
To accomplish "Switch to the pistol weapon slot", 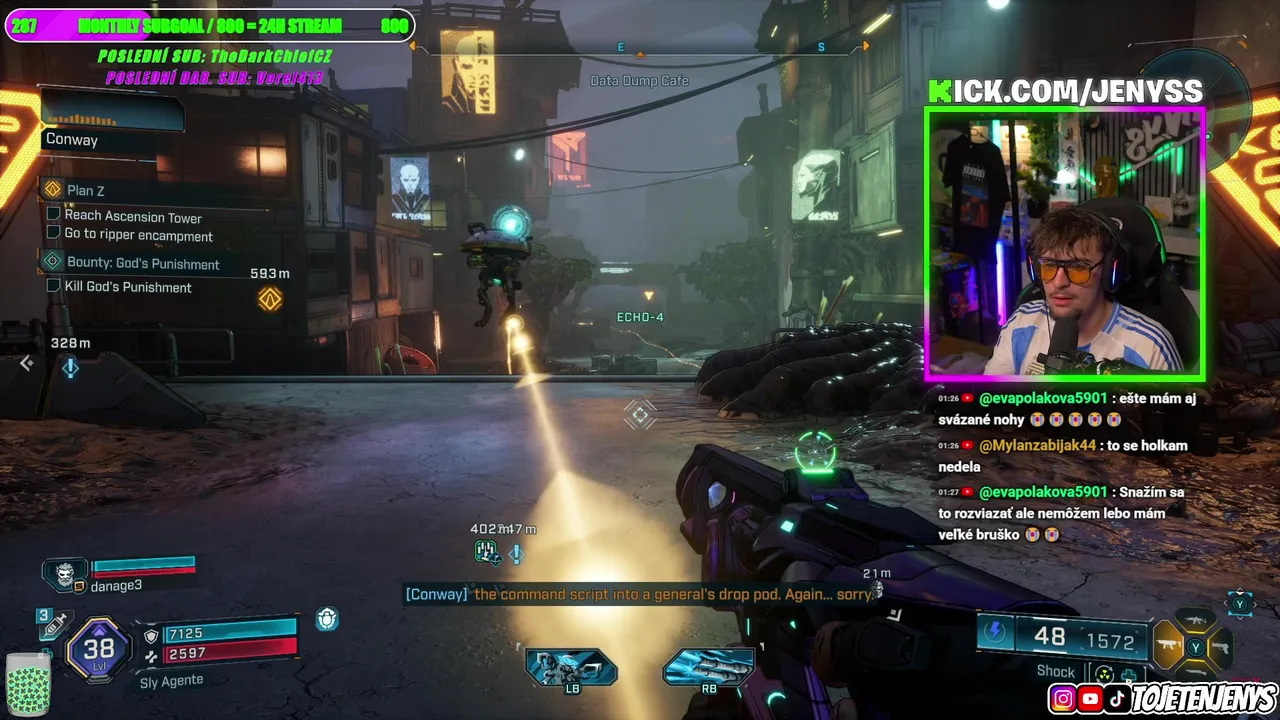I will [x=1221, y=648].
